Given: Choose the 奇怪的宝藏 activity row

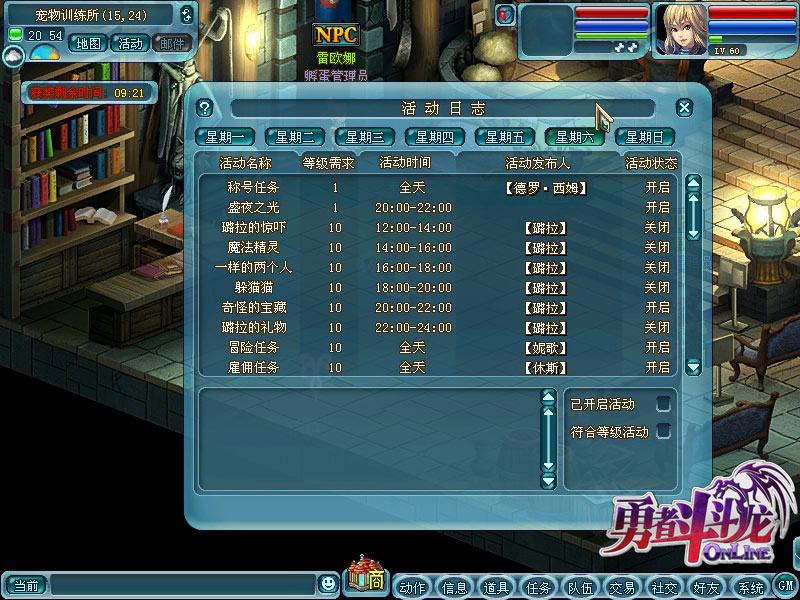Looking at the screenshot, I should (x=253, y=307).
